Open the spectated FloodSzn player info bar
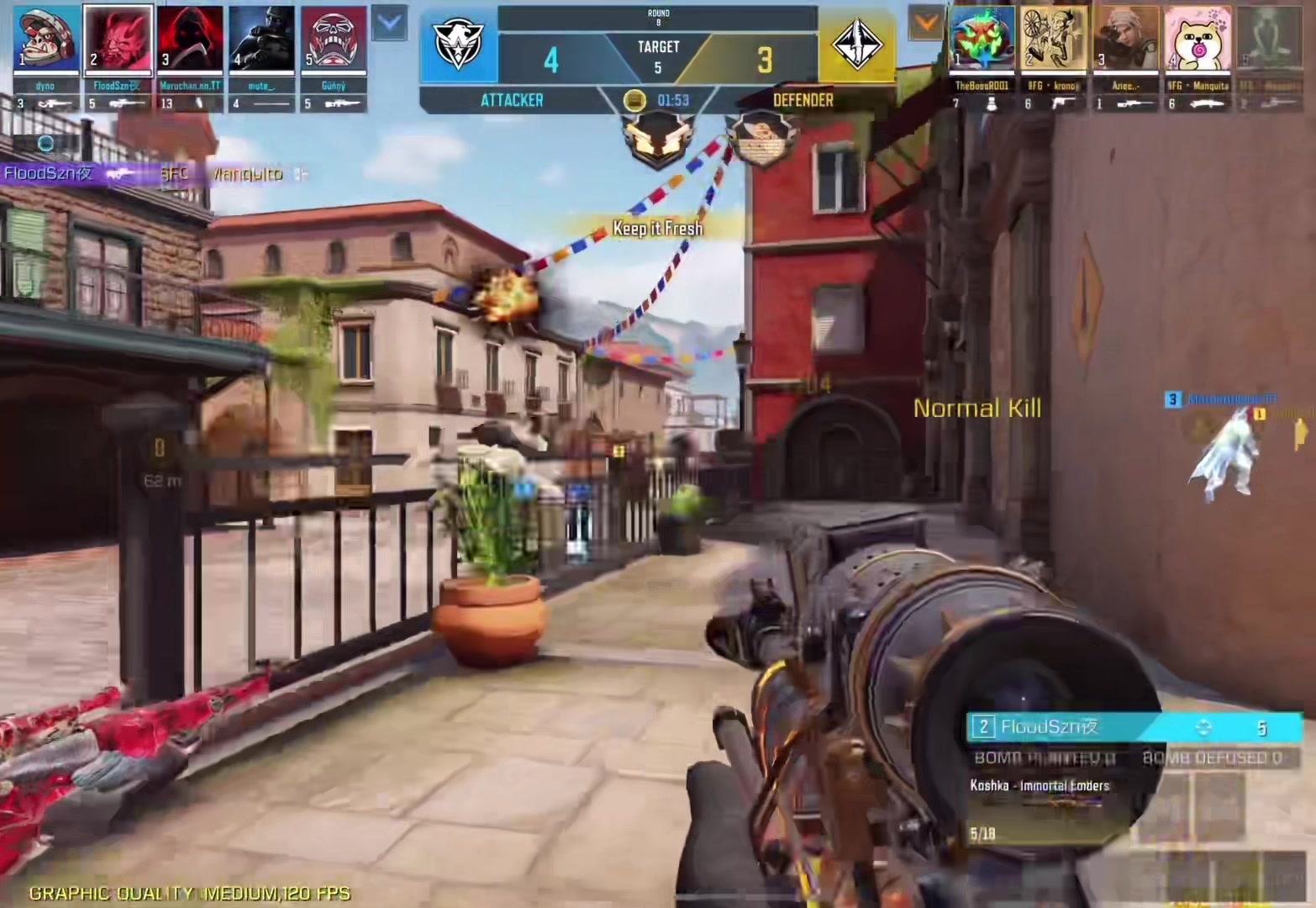Image resolution: width=1316 pixels, height=908 pixels. [1134, 727]
